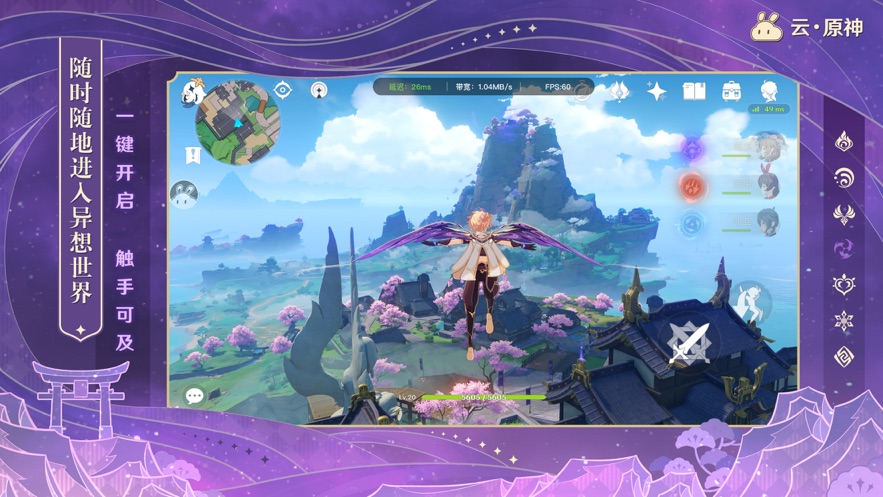This screenshot has width=883, height=497.
Task: Switch to the red-bow party member portrait
Action: point(768,185)
